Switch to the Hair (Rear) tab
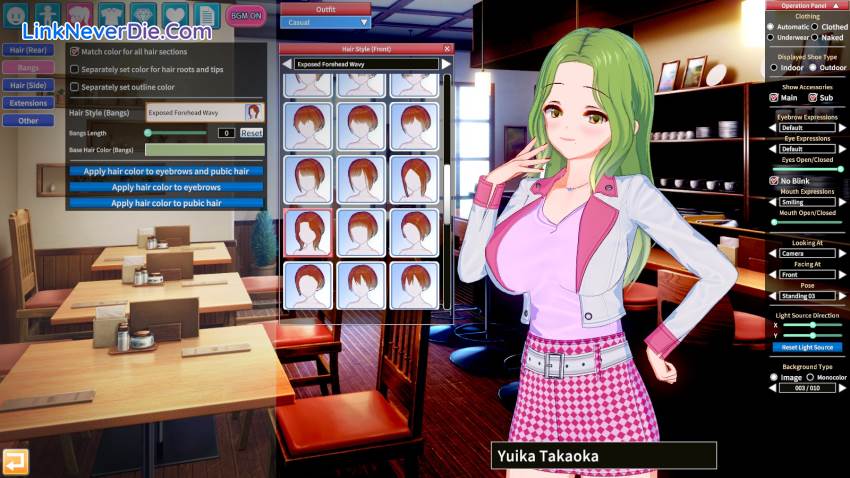850x478 pixels. (28, 49)
